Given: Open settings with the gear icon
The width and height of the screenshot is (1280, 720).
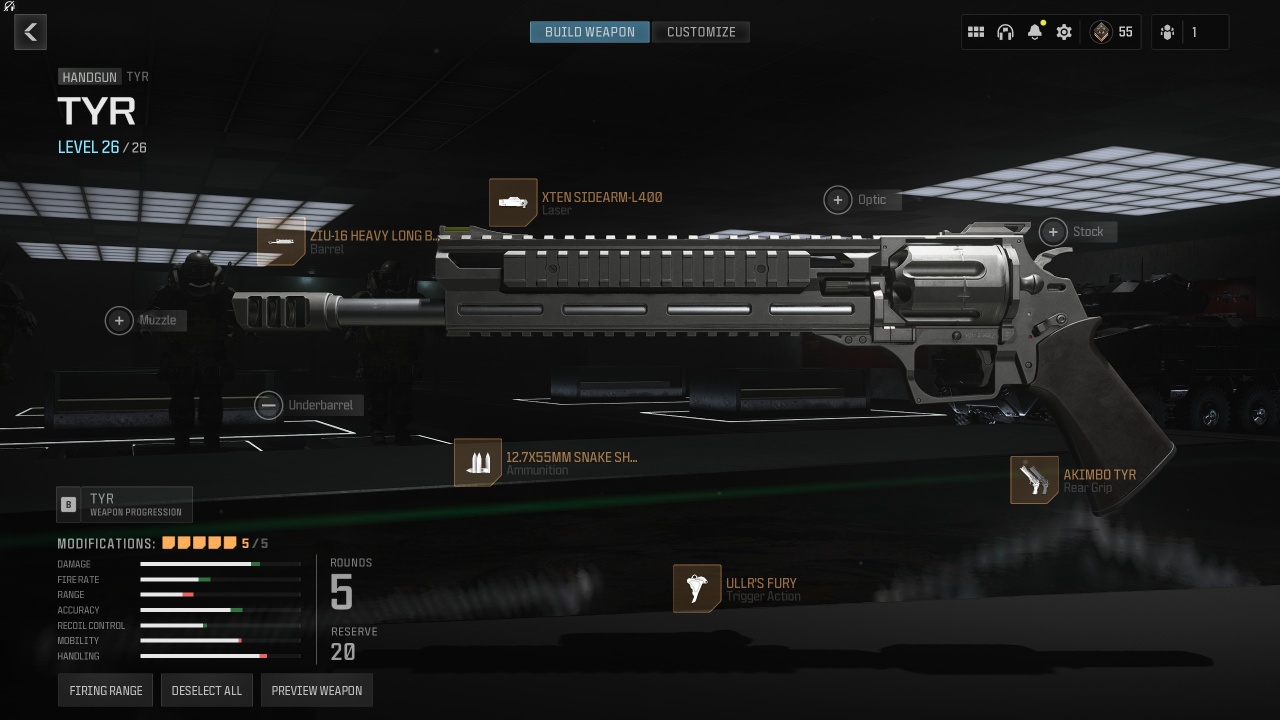Looking at the screenshot, I should coord(1064,32).
